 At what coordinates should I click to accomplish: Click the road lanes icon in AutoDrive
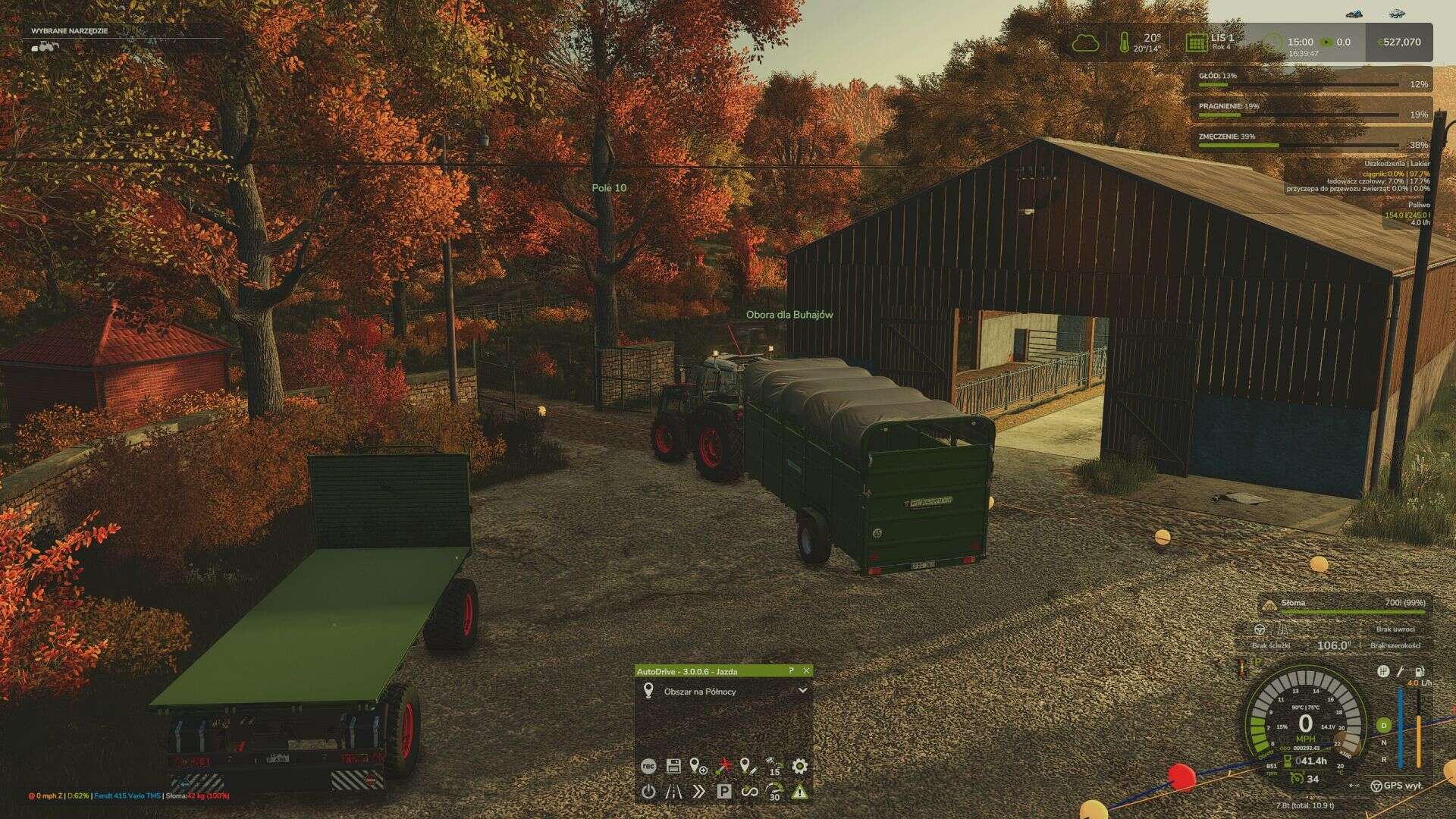pyautogui.click(x=673, y=792)
